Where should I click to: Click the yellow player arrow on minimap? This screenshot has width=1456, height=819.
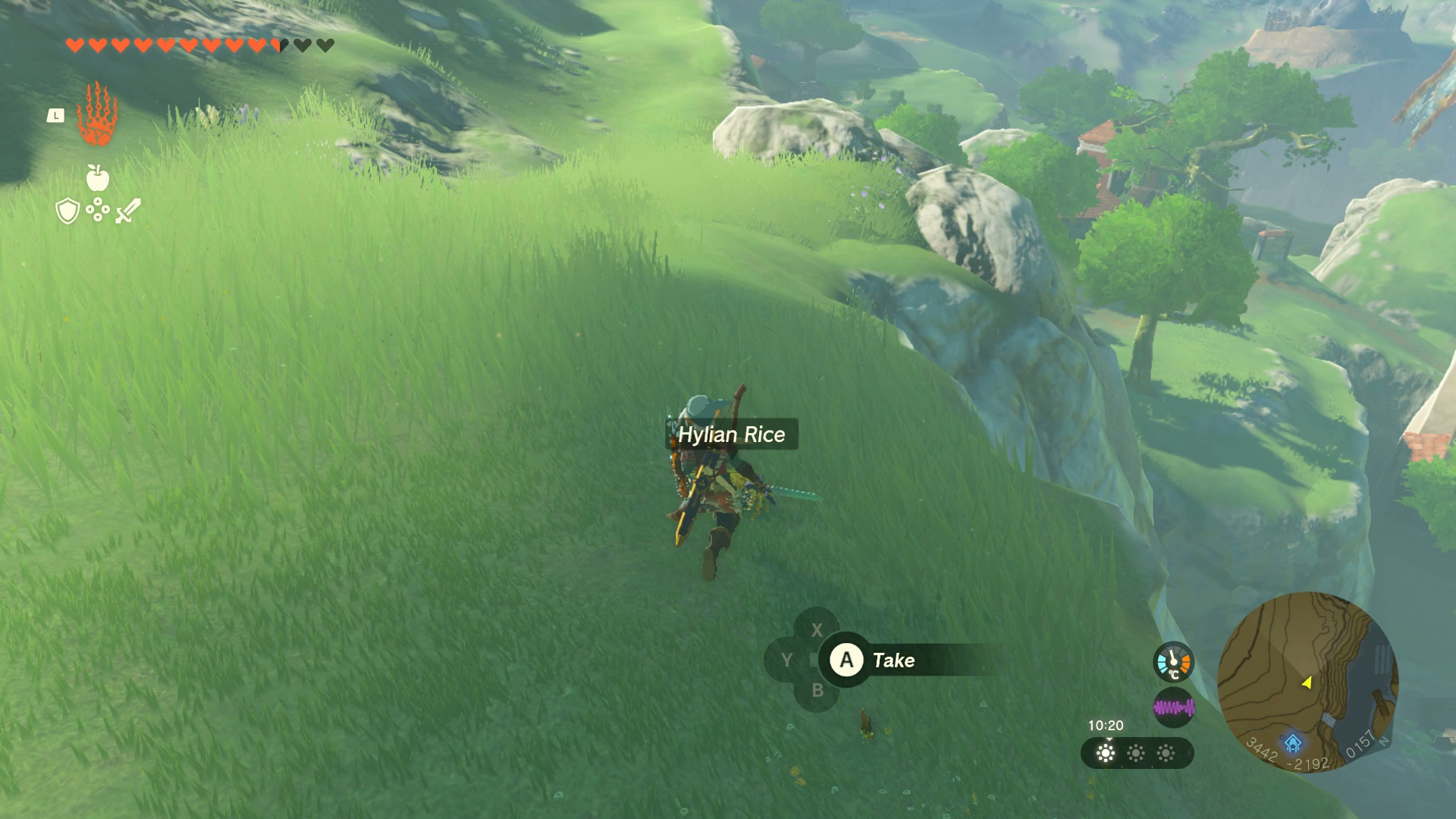[1307, 682]
